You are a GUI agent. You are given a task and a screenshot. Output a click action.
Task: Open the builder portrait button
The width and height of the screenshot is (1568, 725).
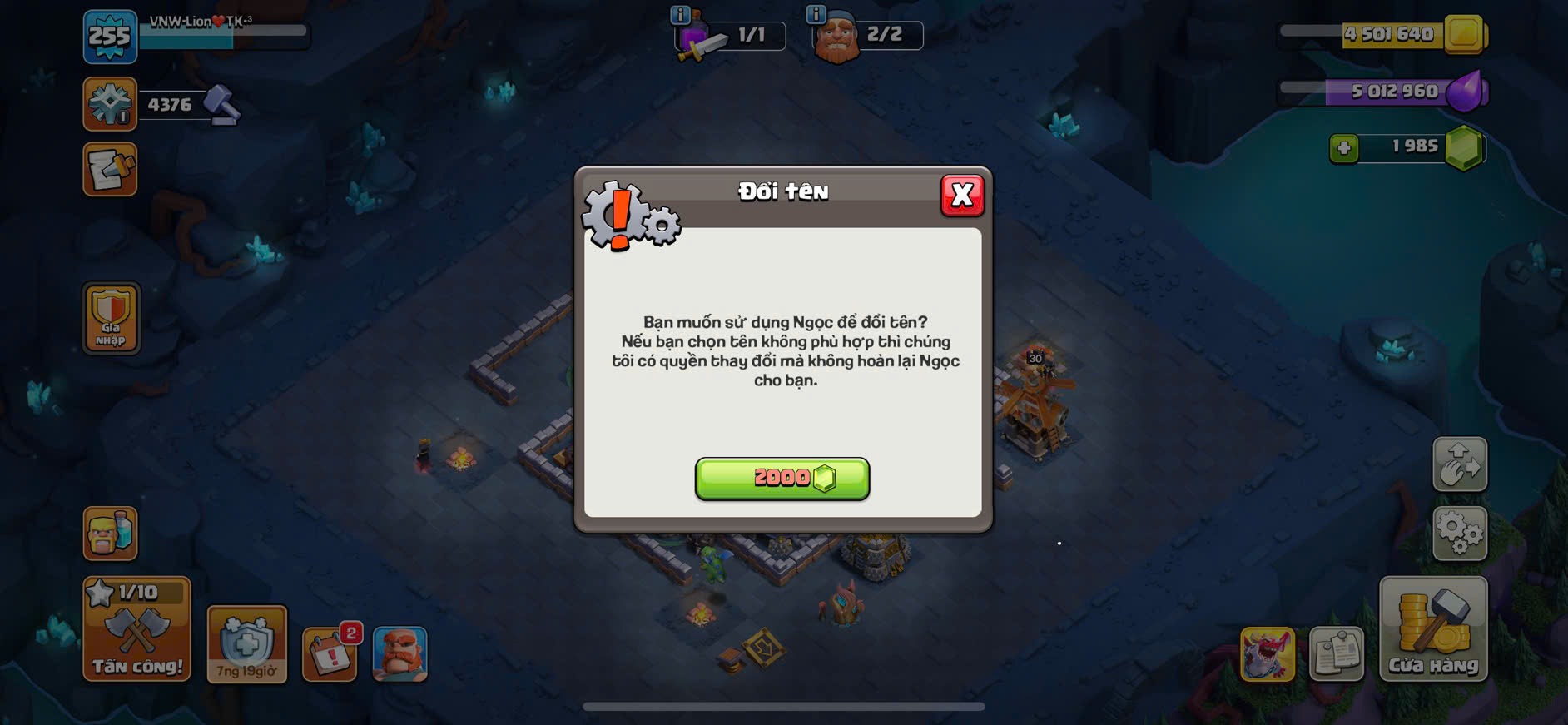click(x=399, y=653)
